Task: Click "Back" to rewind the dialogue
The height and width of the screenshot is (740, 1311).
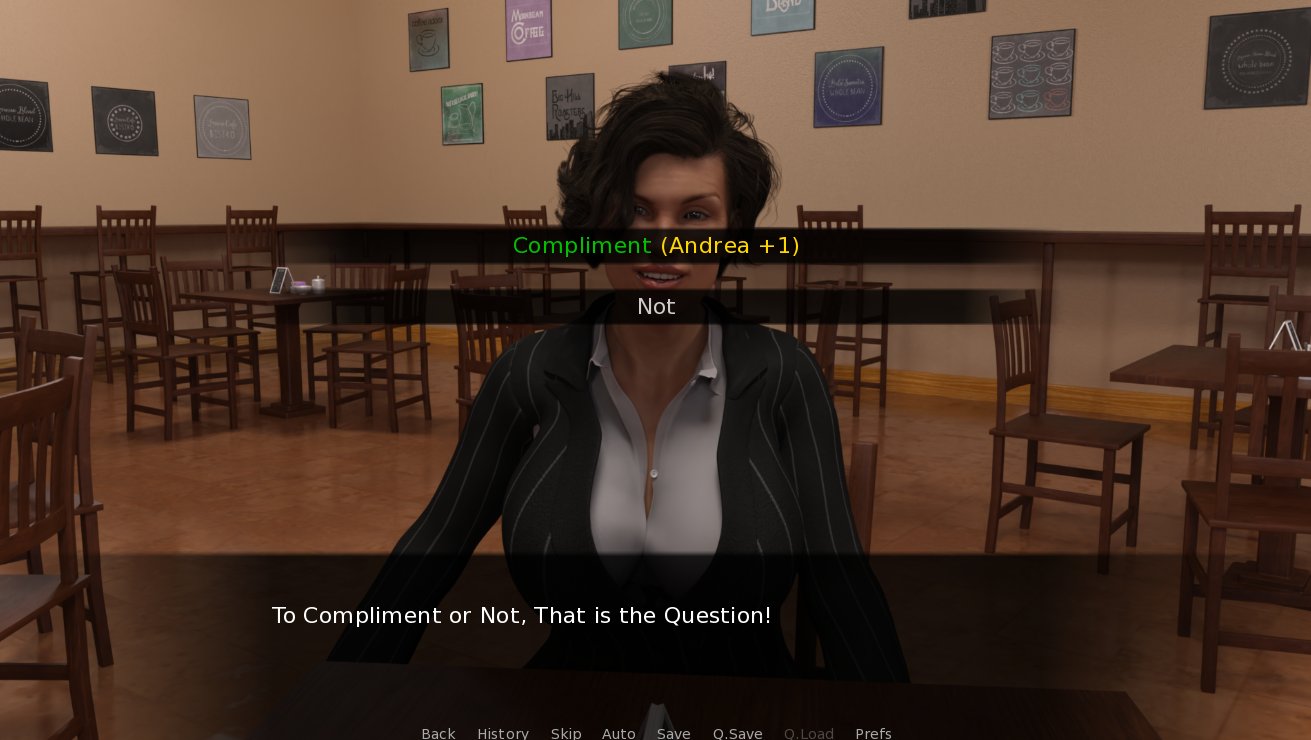Action: pyautogui.click(x=438, y=733)
